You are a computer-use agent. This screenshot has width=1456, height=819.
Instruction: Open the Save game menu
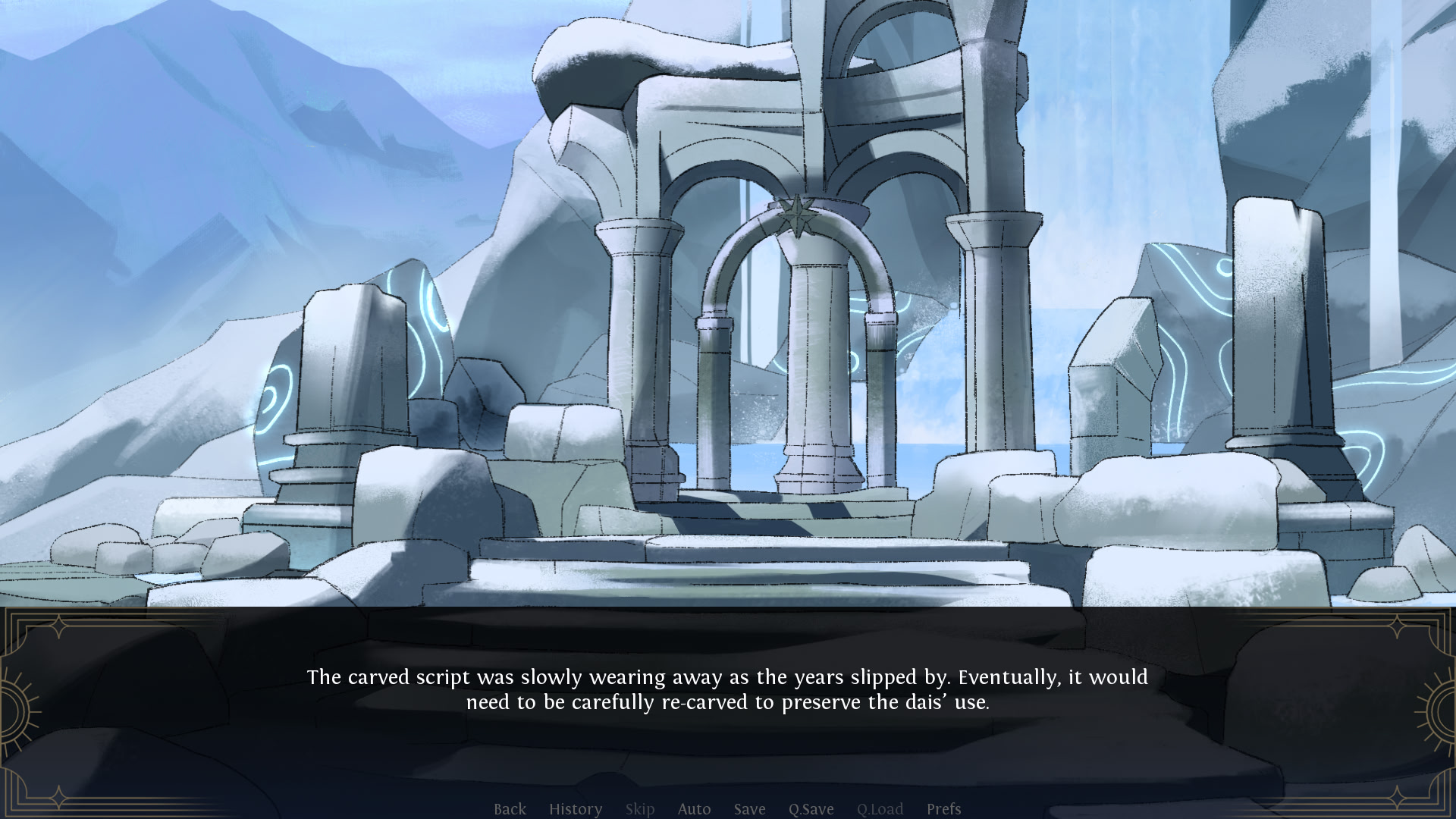pos(749,809)
